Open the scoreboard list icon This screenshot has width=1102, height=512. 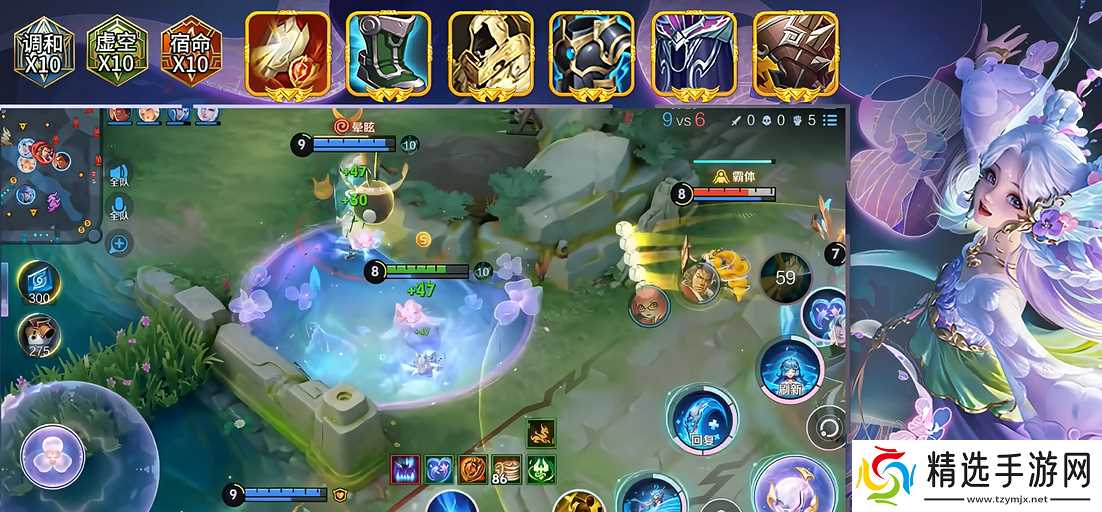tap(831, 120)
